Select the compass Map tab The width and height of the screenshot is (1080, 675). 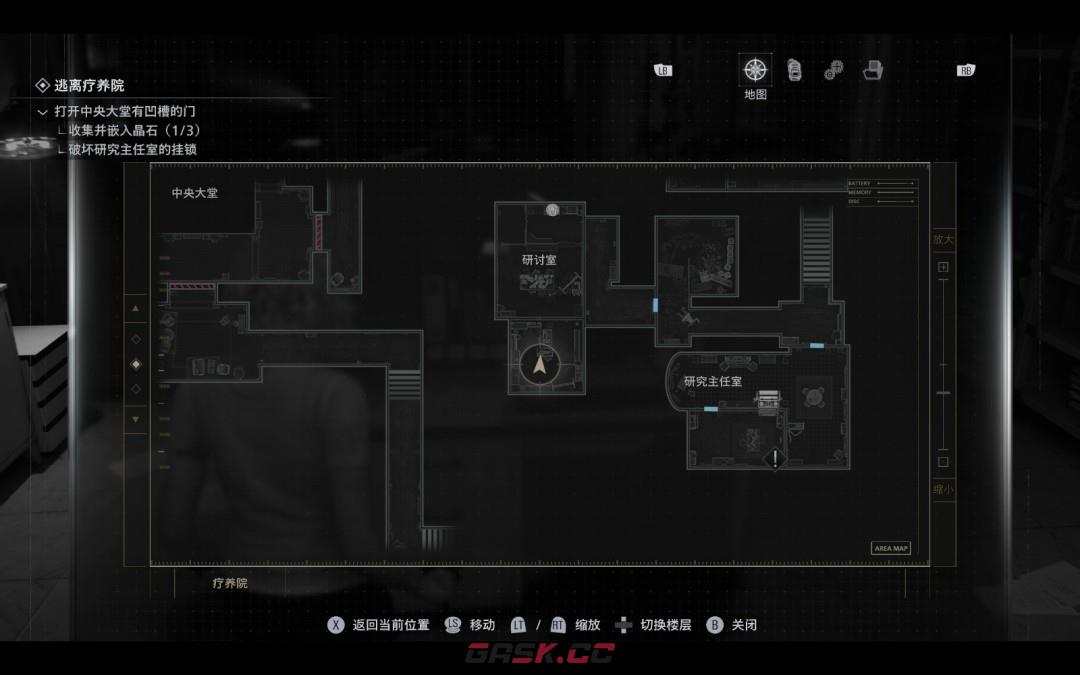click(x=755, y=70)
